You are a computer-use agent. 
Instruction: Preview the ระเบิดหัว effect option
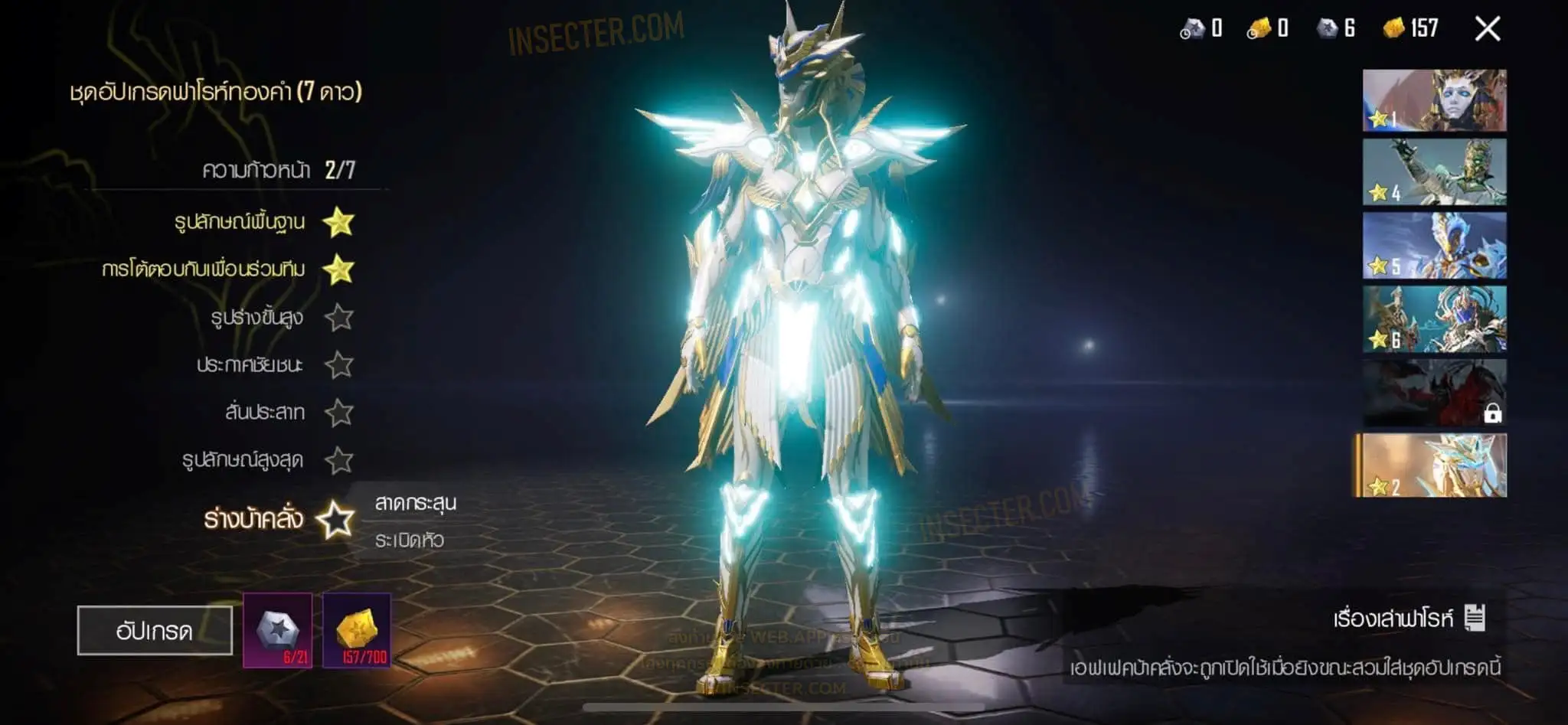410,540
